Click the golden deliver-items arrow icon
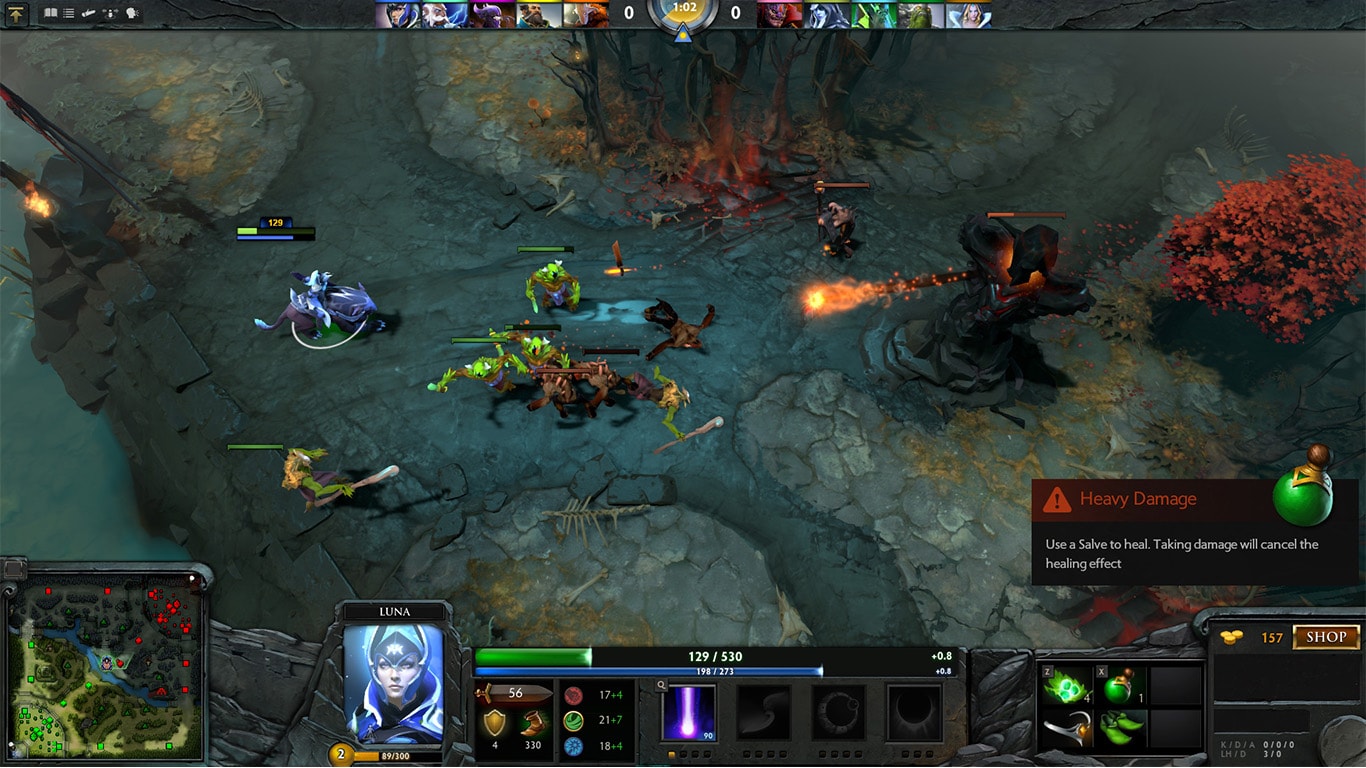The image size is (1366, 768). 17,14
